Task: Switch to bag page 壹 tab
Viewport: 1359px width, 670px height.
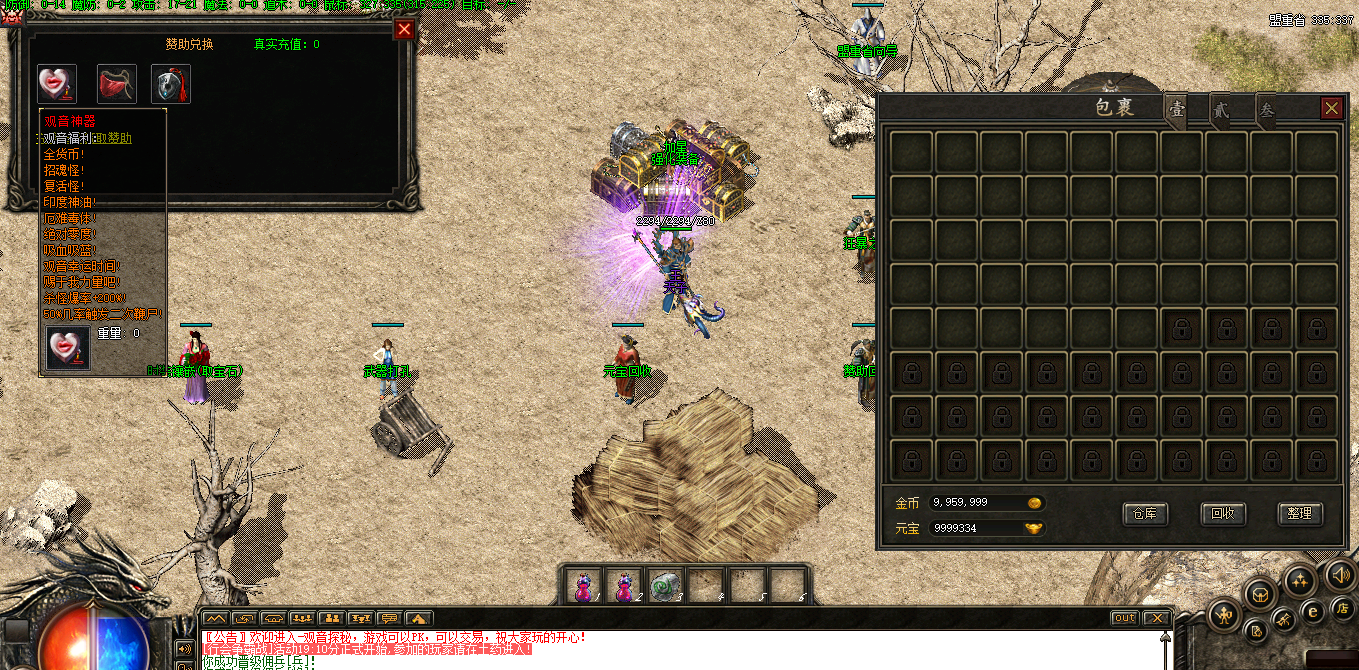Action: click(1177, 110)
